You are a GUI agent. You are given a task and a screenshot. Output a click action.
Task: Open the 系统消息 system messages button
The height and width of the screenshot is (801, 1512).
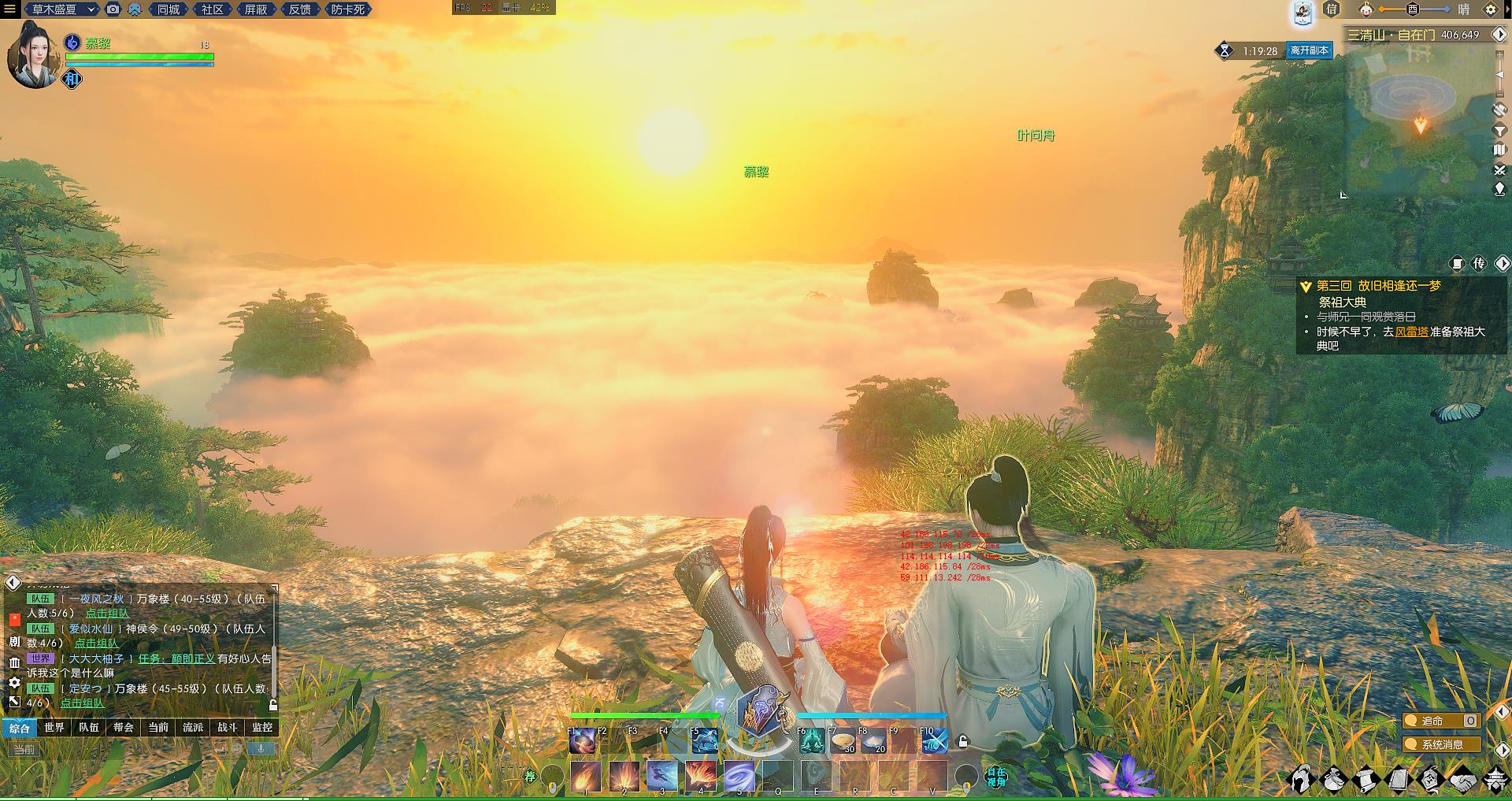[1441, 744]
